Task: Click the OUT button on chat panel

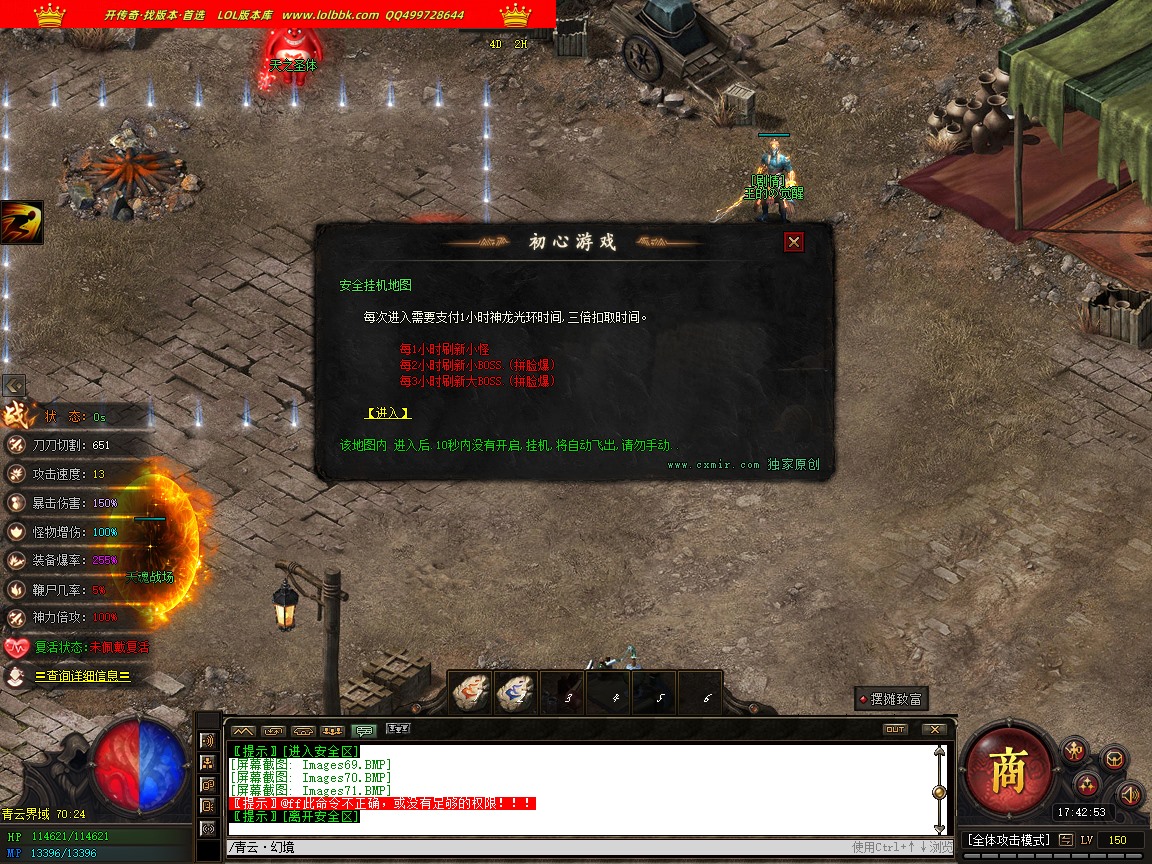Action: [895, 729]
